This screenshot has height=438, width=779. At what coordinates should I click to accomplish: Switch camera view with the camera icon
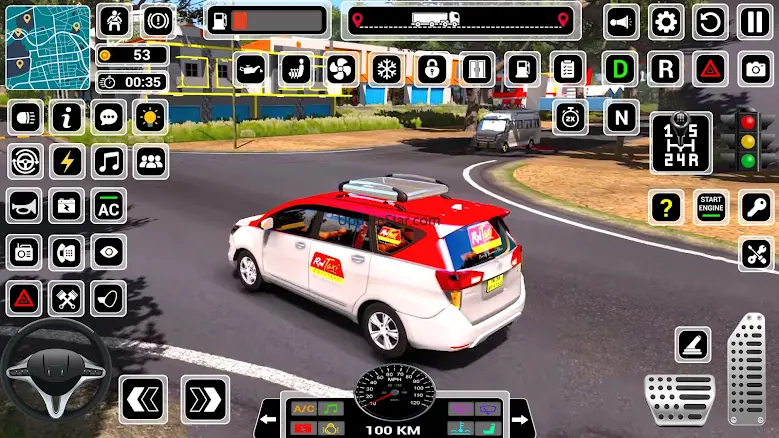(x=756, y=69)
